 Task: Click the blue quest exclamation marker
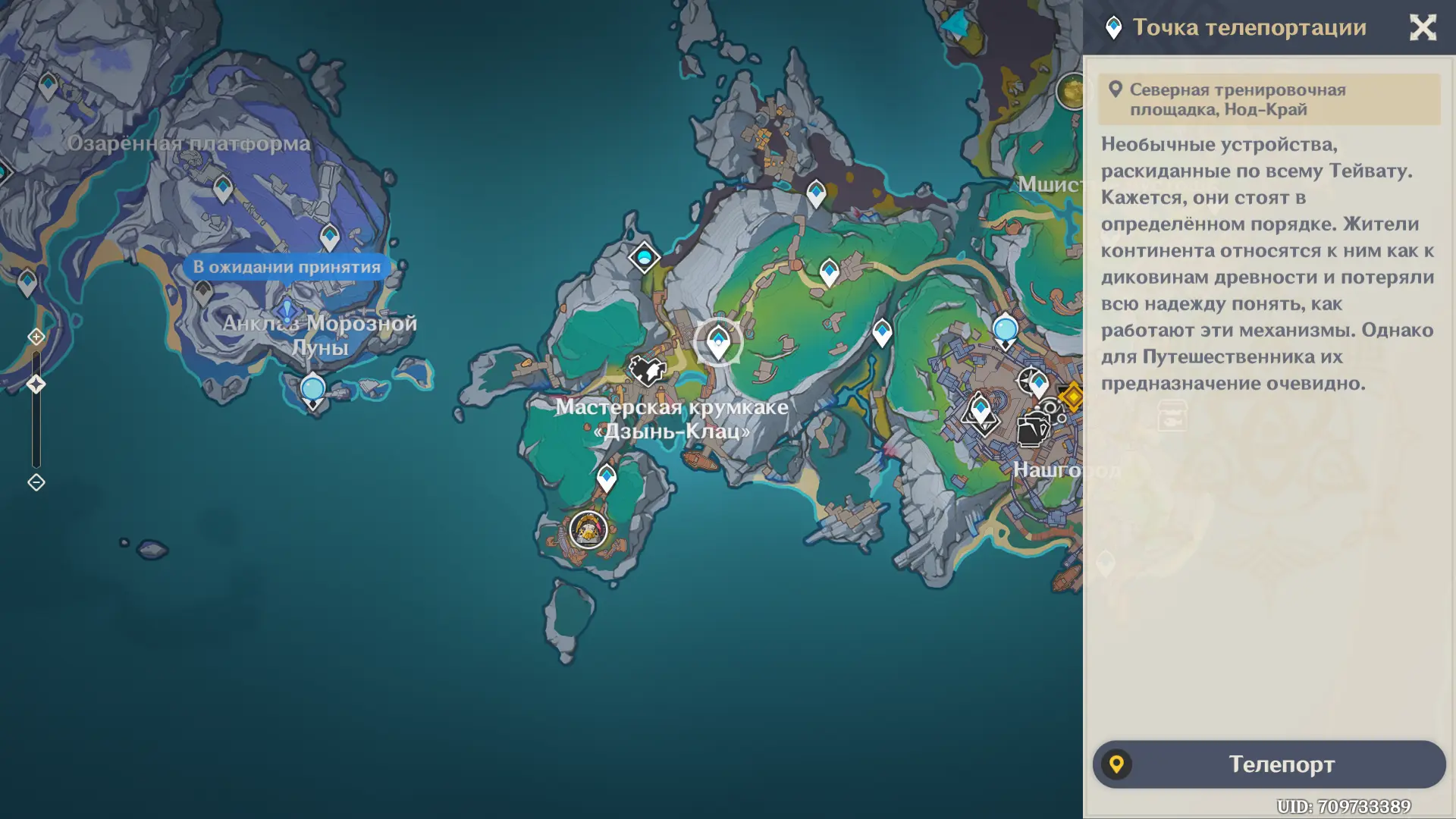287,309
